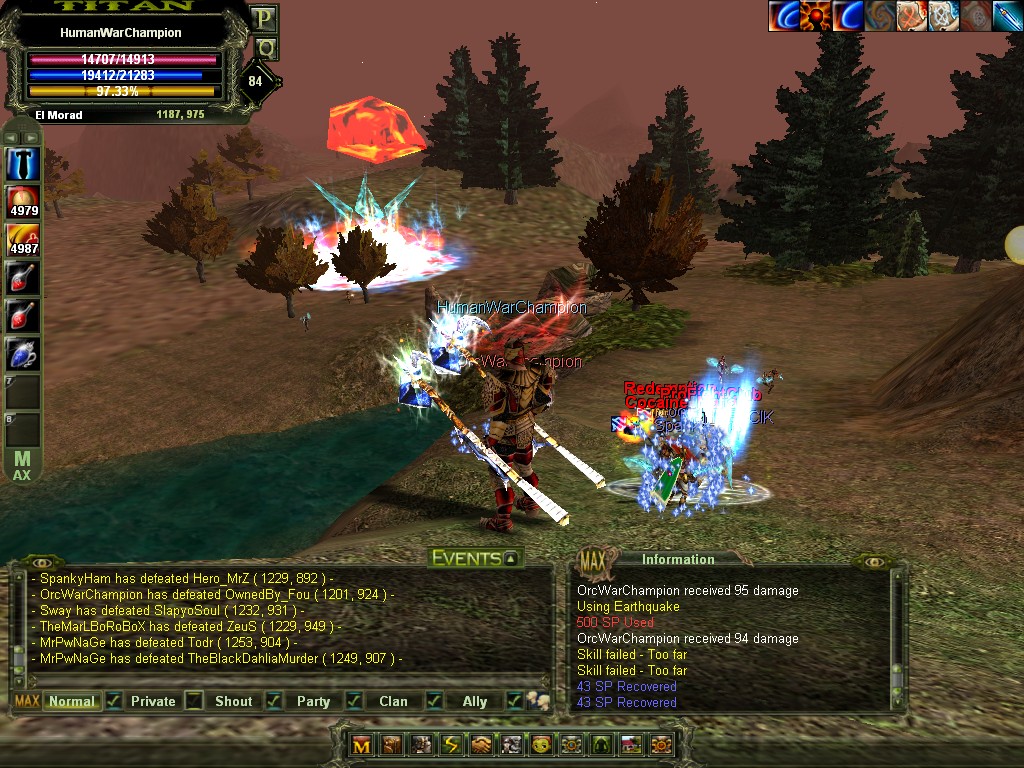Click the MAX button on Information panel
This screenshot has height=768, width=1024.
point(593,558)
